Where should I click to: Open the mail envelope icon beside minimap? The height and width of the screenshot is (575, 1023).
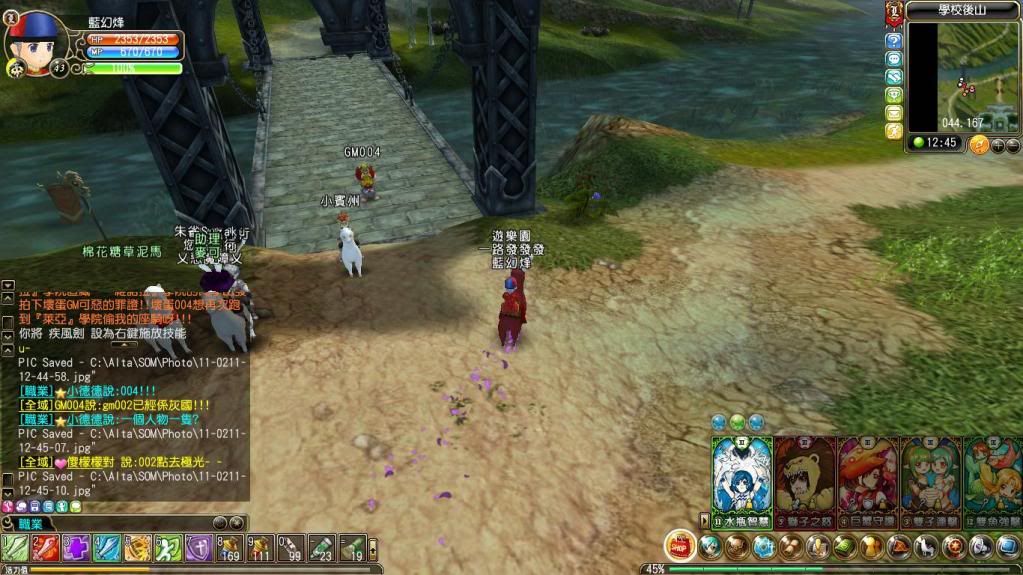point(894,113)
